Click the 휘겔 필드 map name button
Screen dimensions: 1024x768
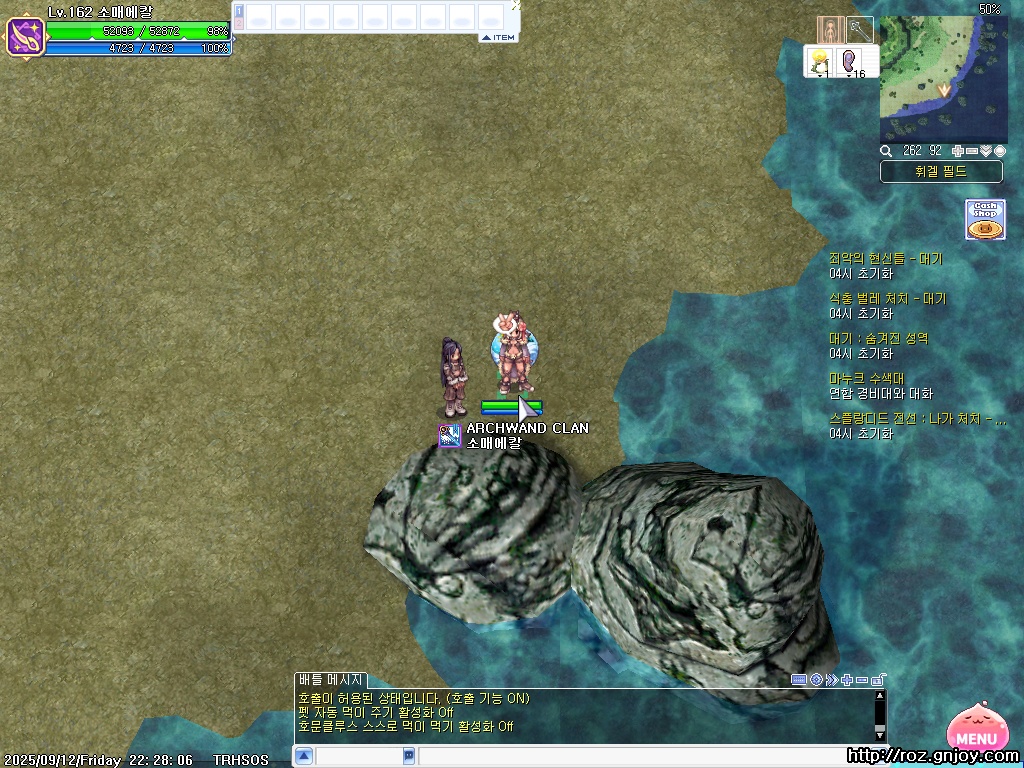click(x=941, y=172)
